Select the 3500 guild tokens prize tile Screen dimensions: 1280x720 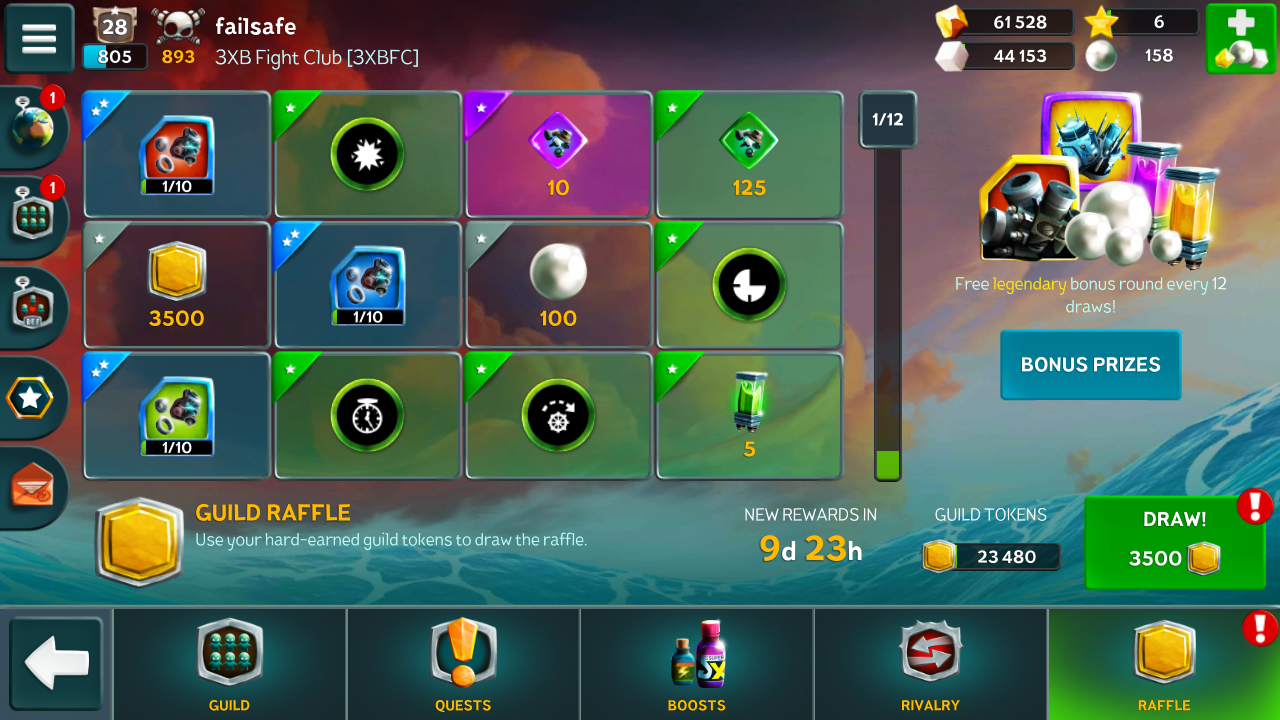(x=177, y=285)
